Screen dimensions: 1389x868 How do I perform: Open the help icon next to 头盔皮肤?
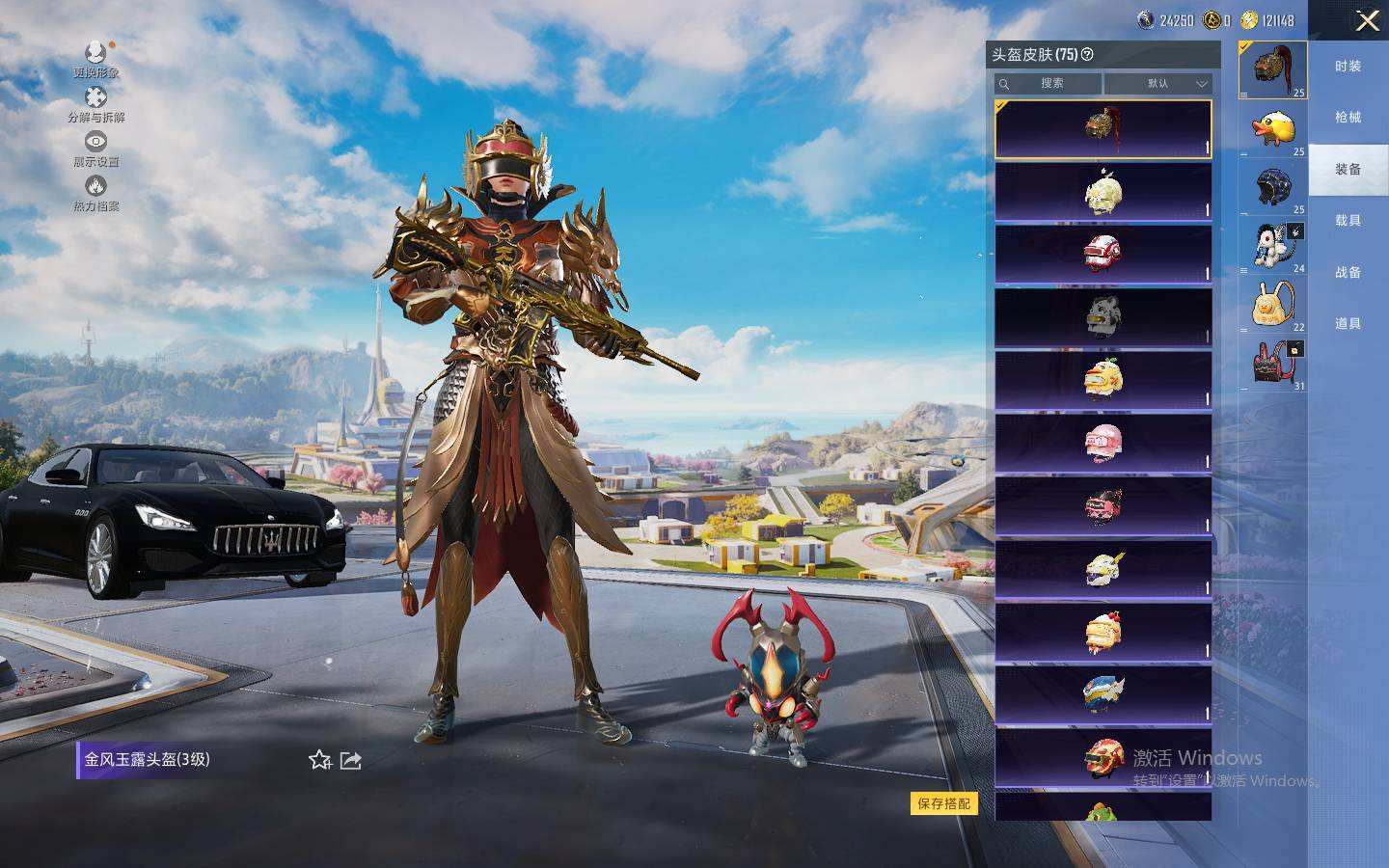[x=1088, y=55]
